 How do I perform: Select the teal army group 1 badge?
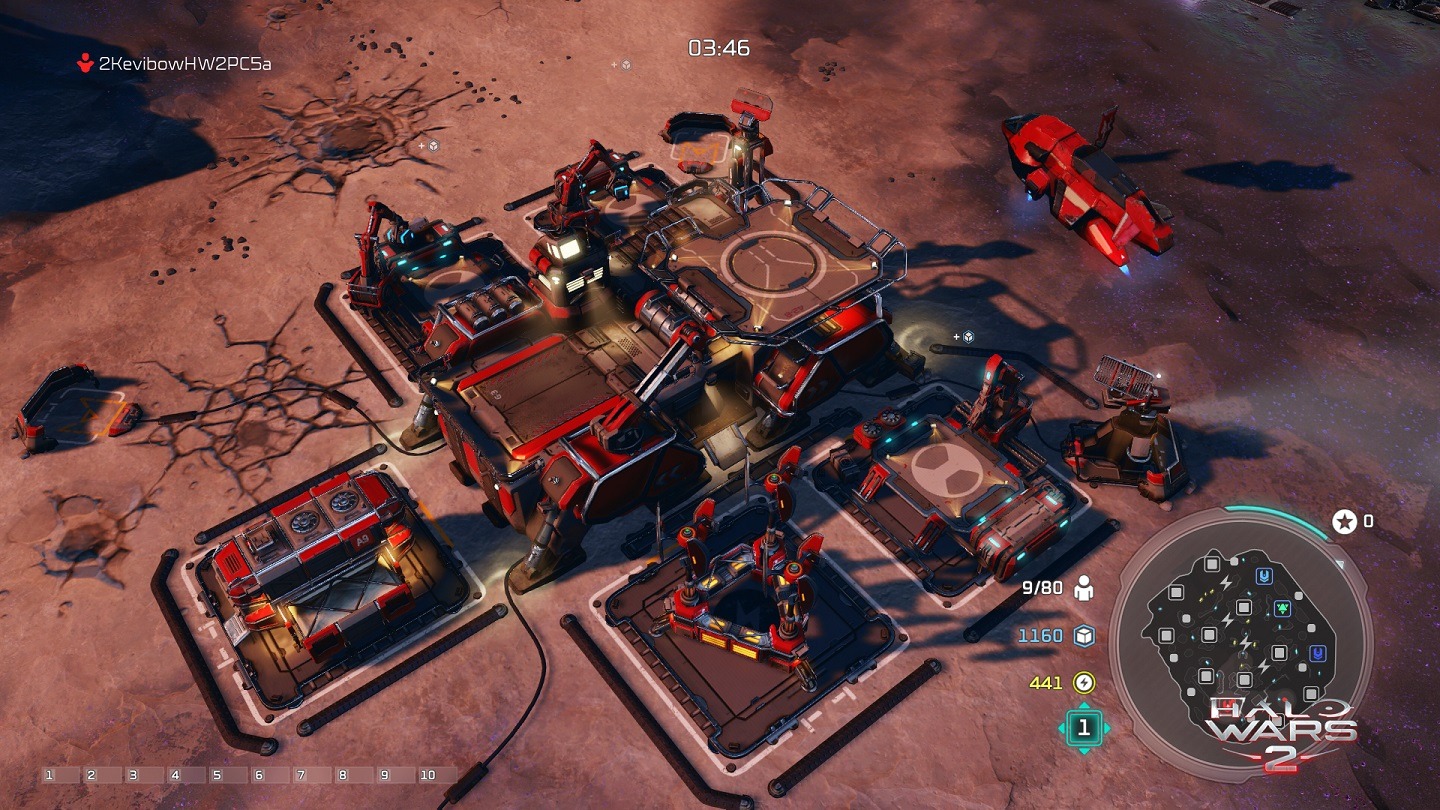[x=1083, y=728]
